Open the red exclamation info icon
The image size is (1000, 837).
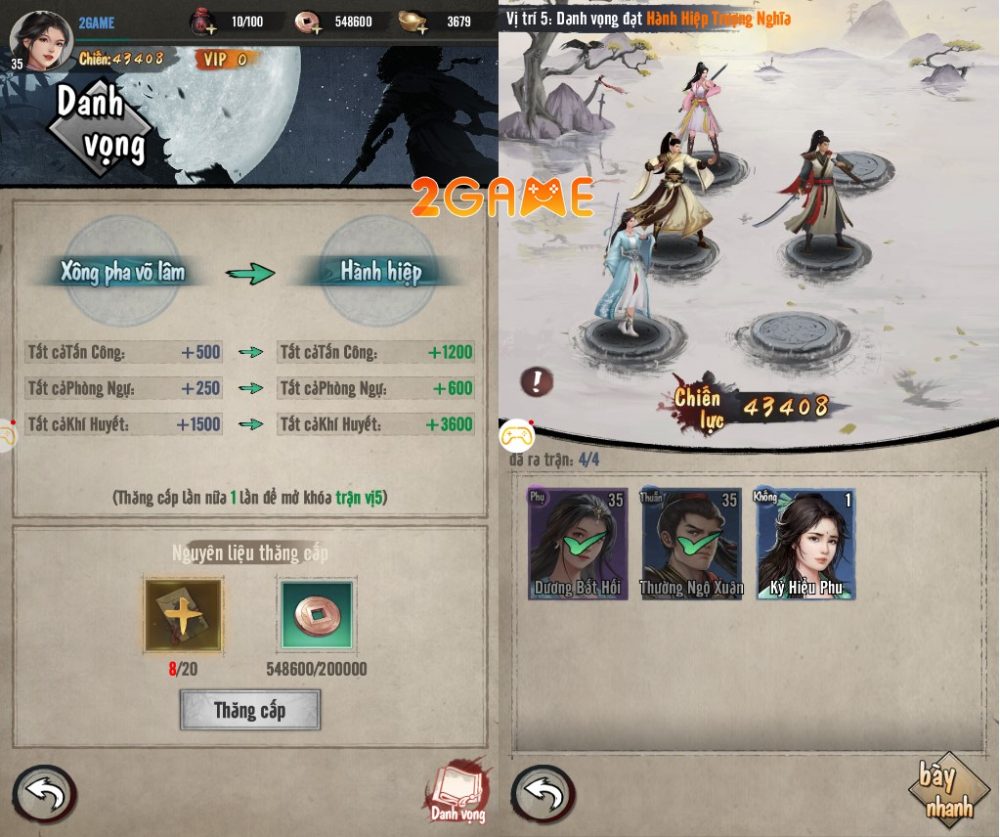point(538,381)
